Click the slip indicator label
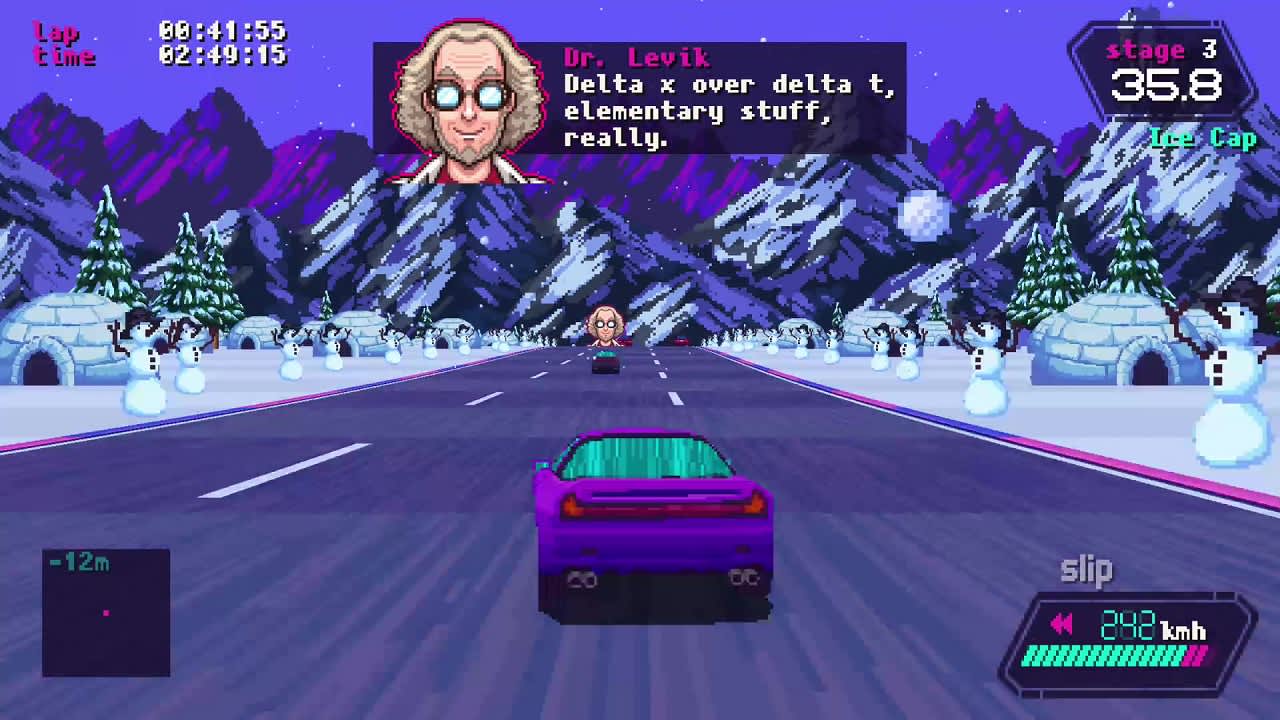Viewport: 1280px width, 720px height. point(1085,569)
